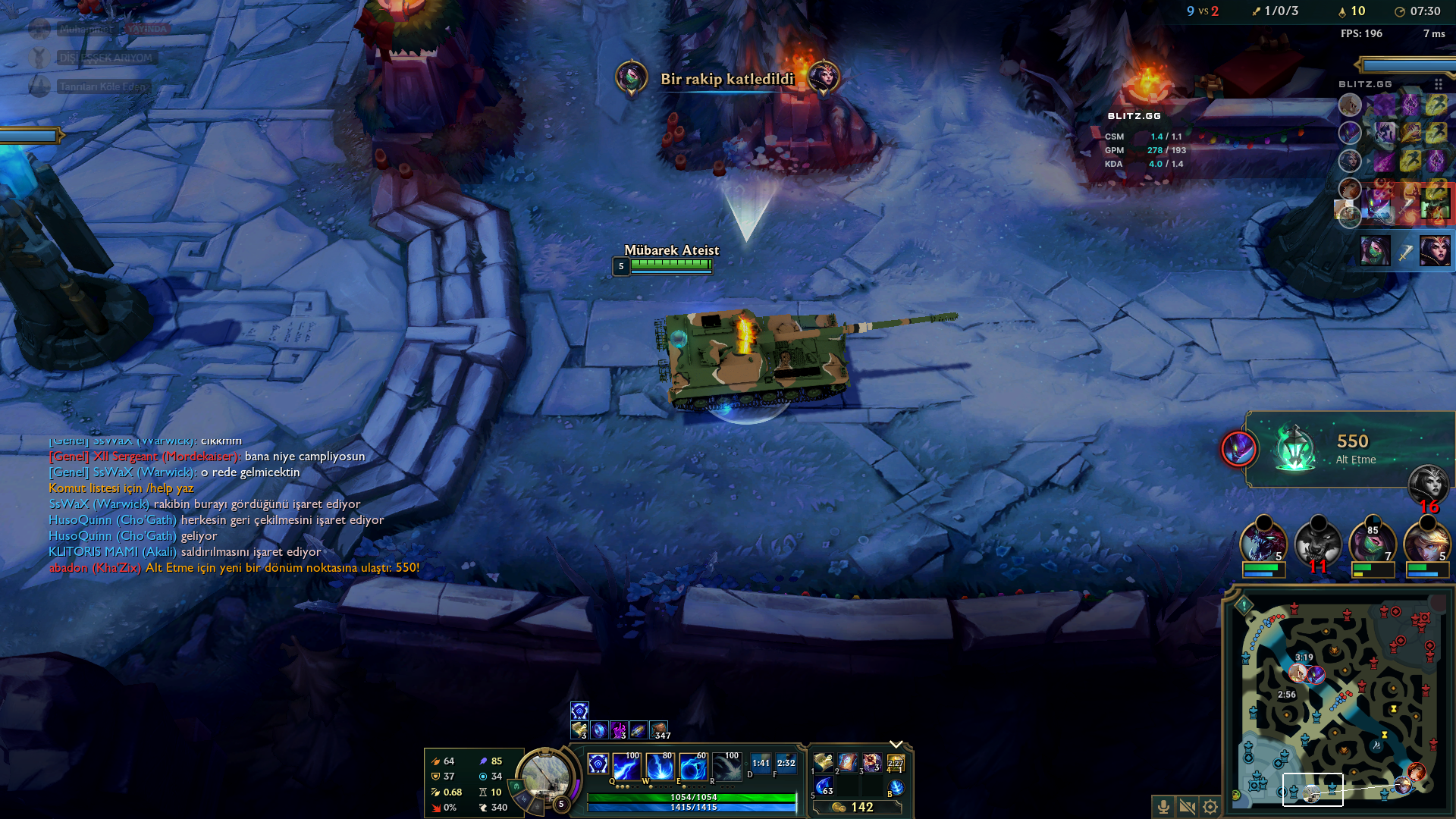This screenshot has width=1456, height=819.
Task: Collapse the item panel with the arrow
Action: point(896,744)
